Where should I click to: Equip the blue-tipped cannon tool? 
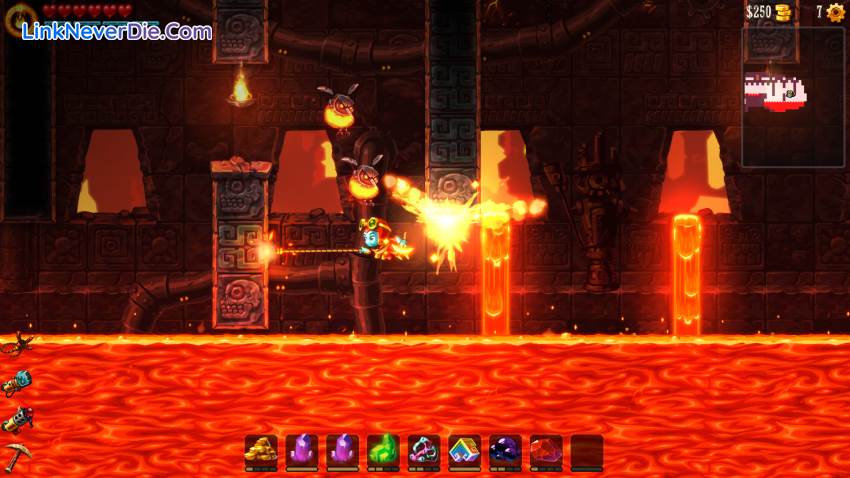[16, 382]
